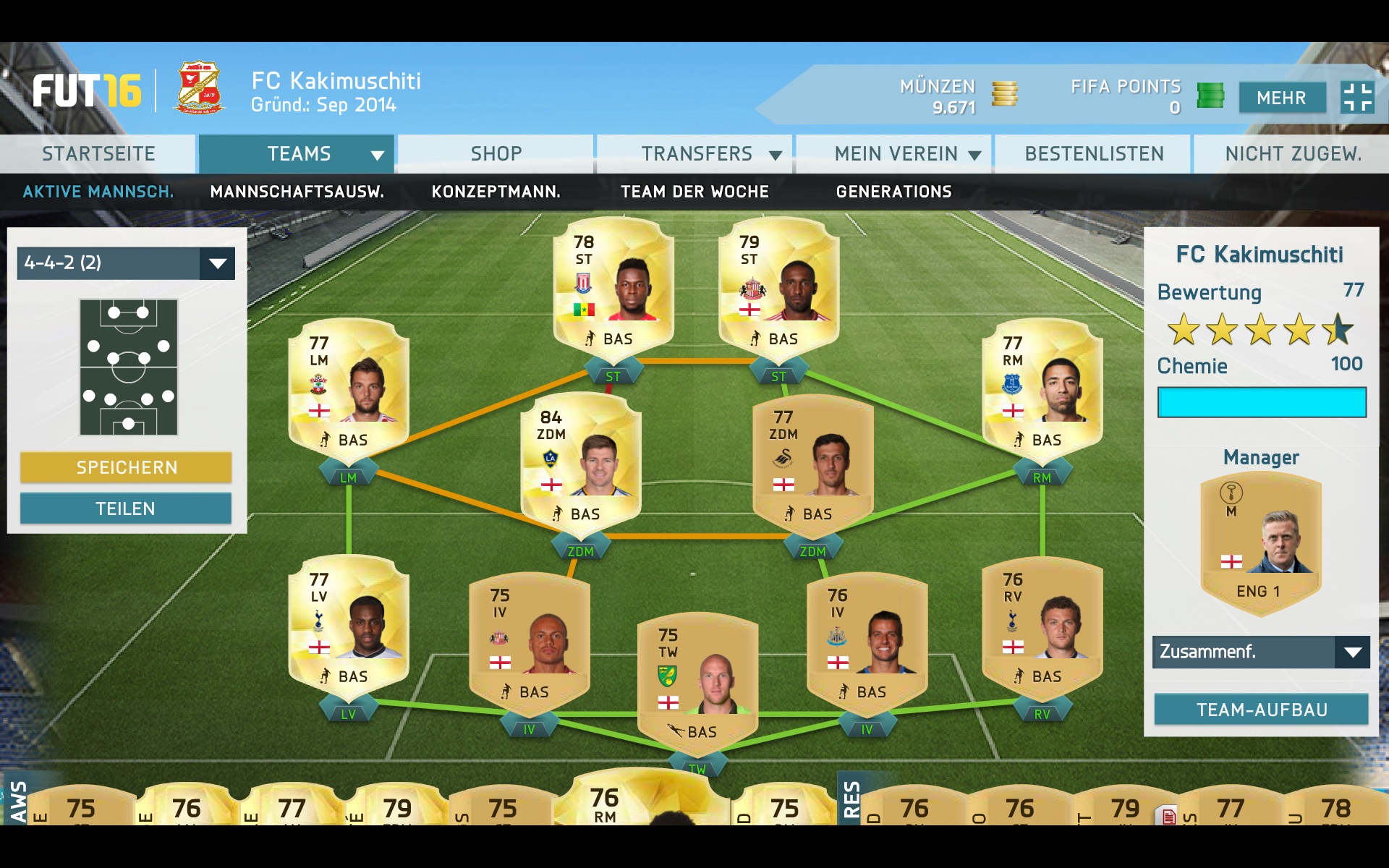Share the squad with Teilen
The width and height of the screenshot is (1389, 868).
(126, 509)
